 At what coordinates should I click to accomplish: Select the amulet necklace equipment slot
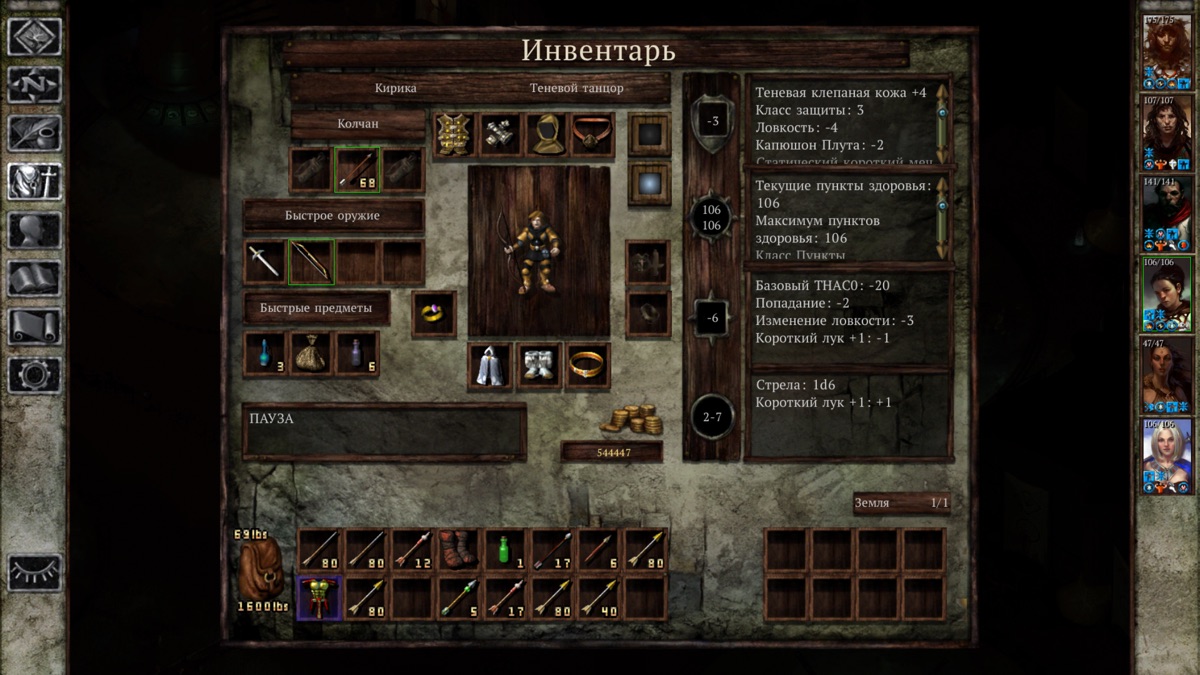592,135
